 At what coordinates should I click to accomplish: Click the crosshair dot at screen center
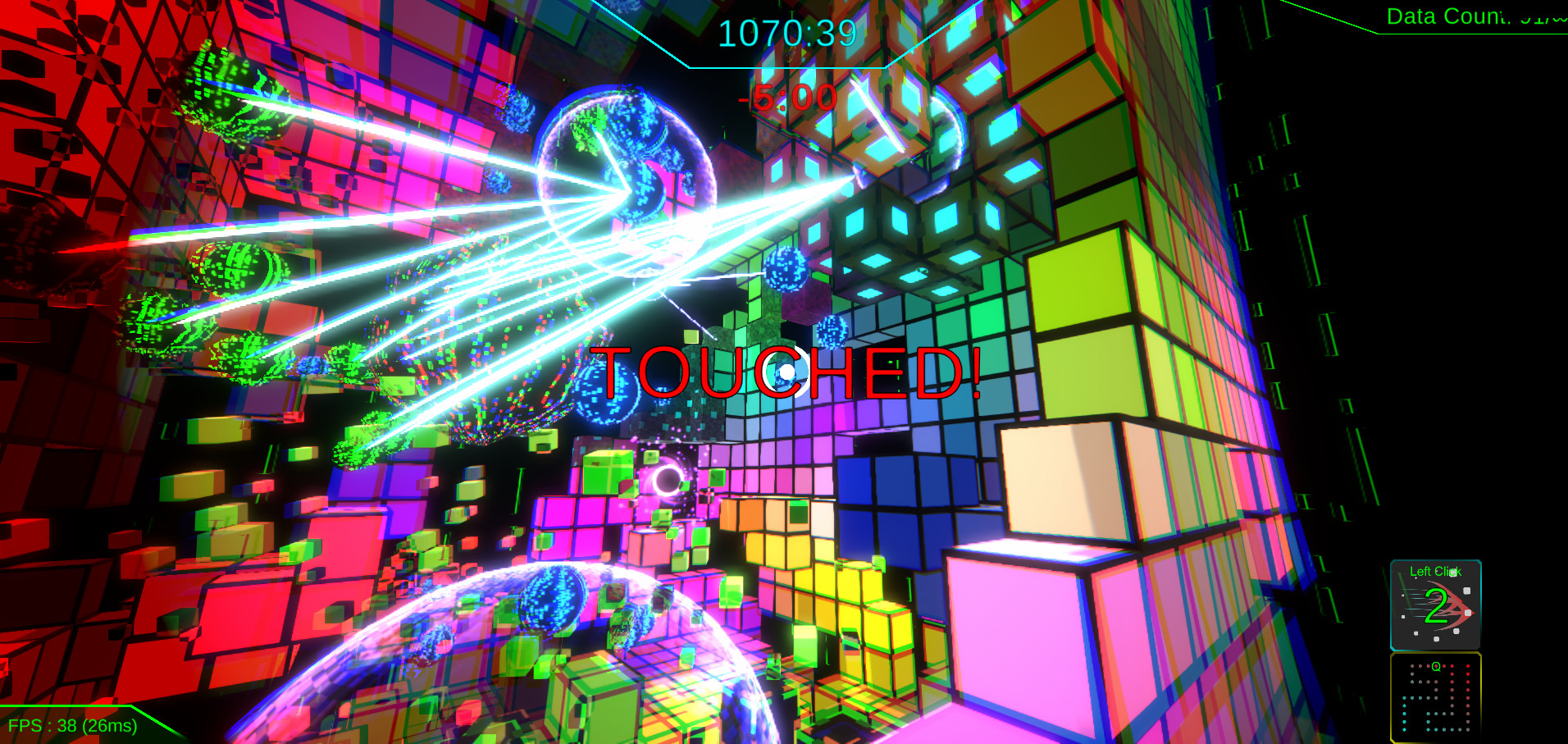(786, 372)
